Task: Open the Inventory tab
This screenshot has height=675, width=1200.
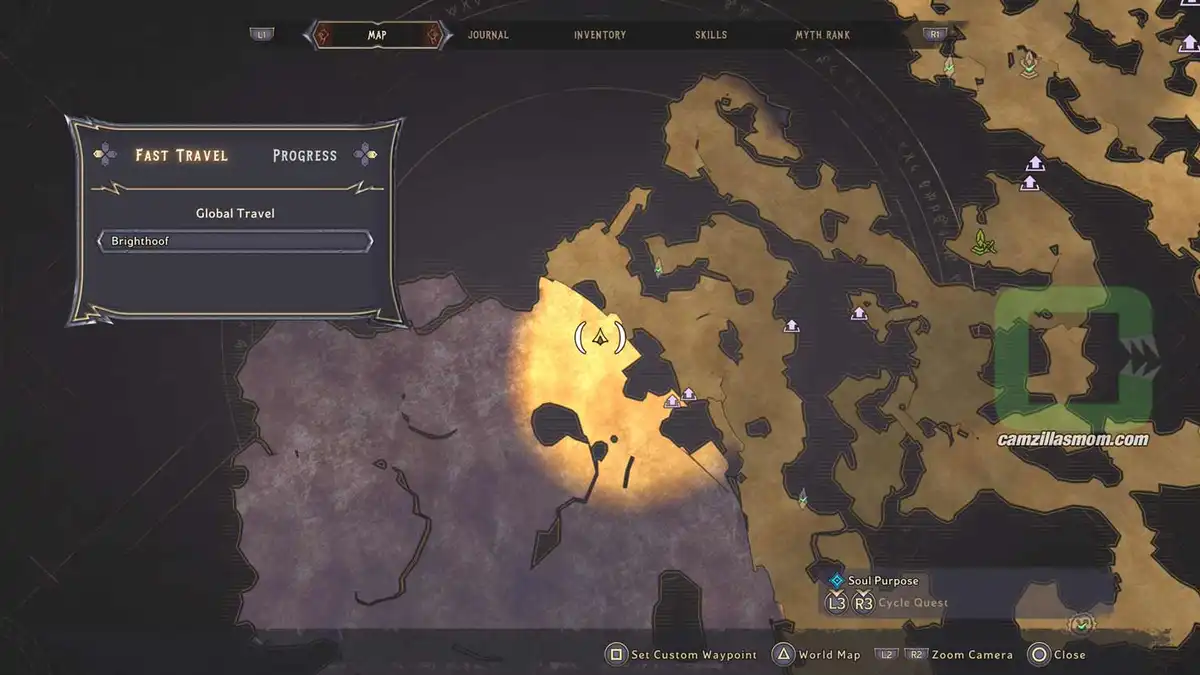Action: click(x=600, y=35)
